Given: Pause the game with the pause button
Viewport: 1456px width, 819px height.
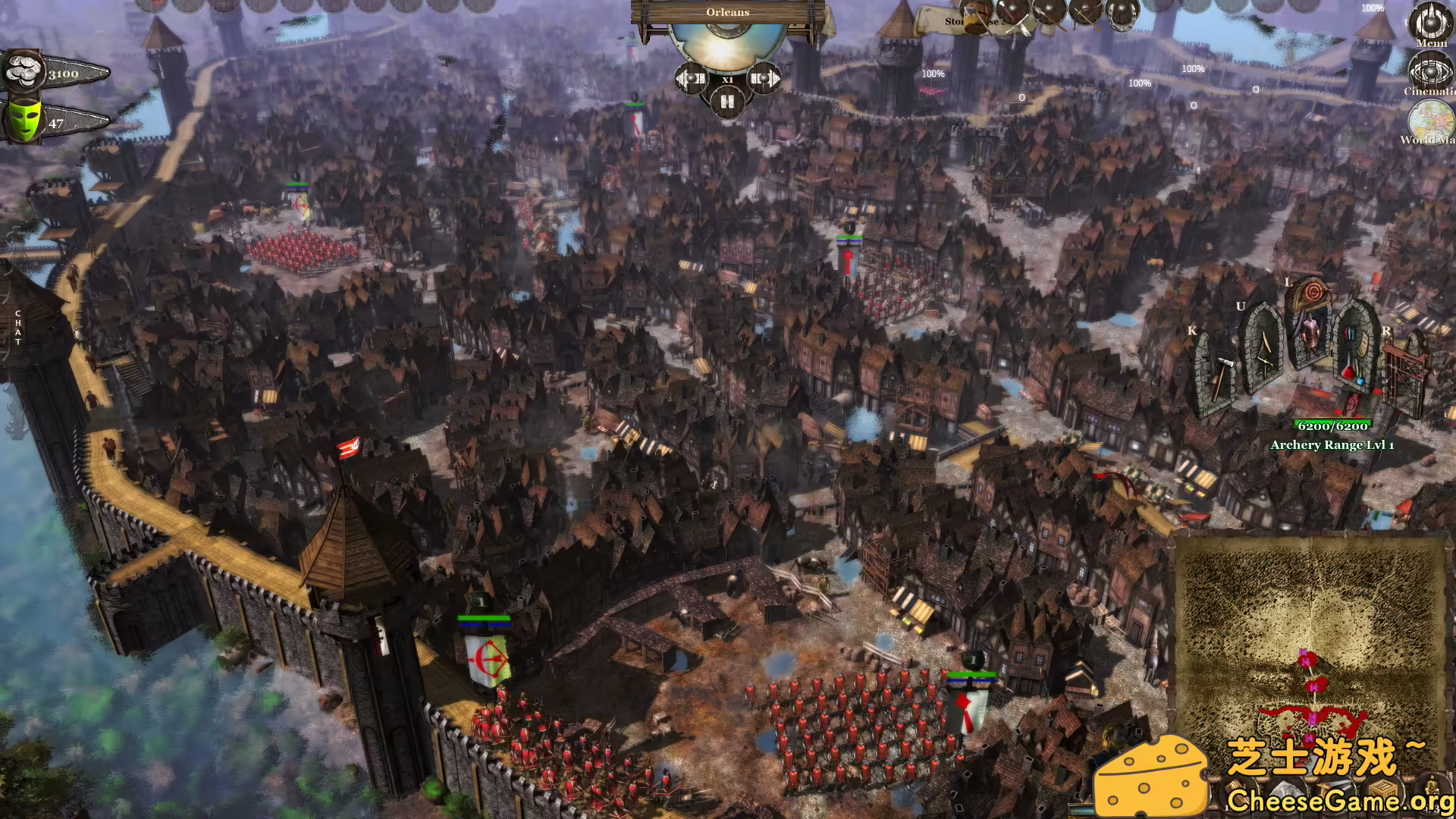Looking at the screenshot, I should (x=728, y=101).
